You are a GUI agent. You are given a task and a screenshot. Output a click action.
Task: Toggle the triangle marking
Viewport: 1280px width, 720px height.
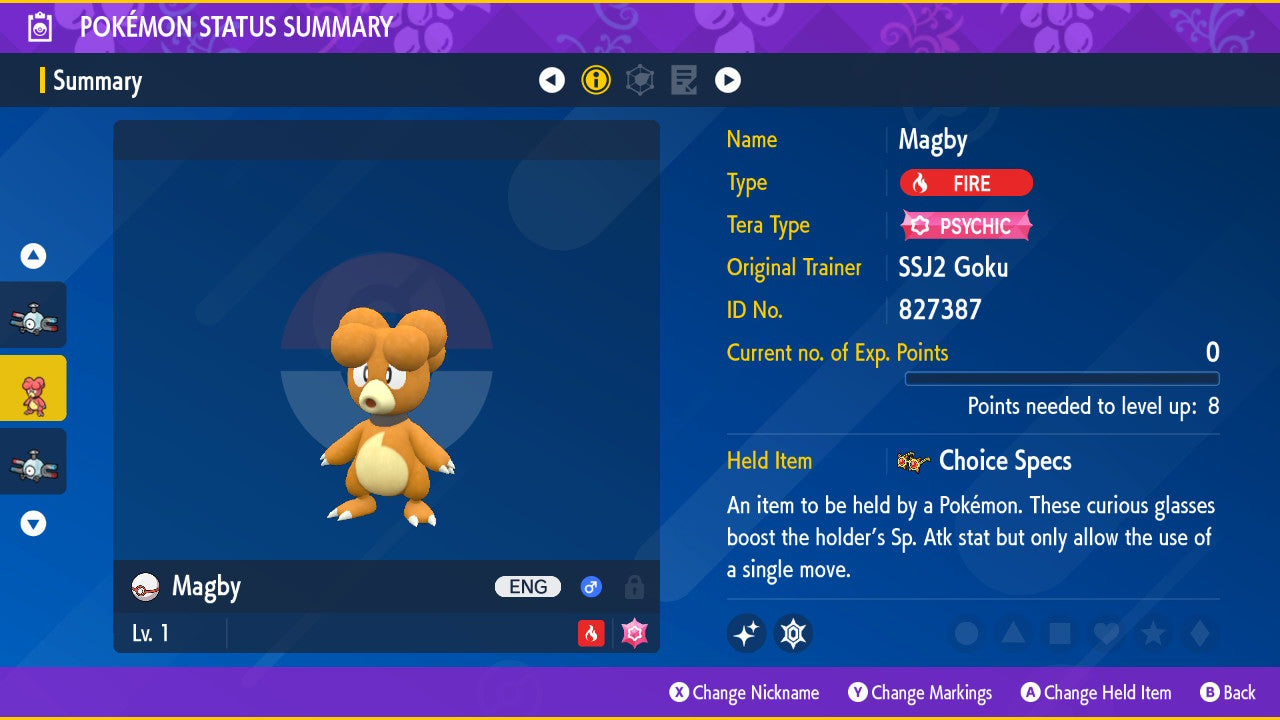tap(1013, 633)
